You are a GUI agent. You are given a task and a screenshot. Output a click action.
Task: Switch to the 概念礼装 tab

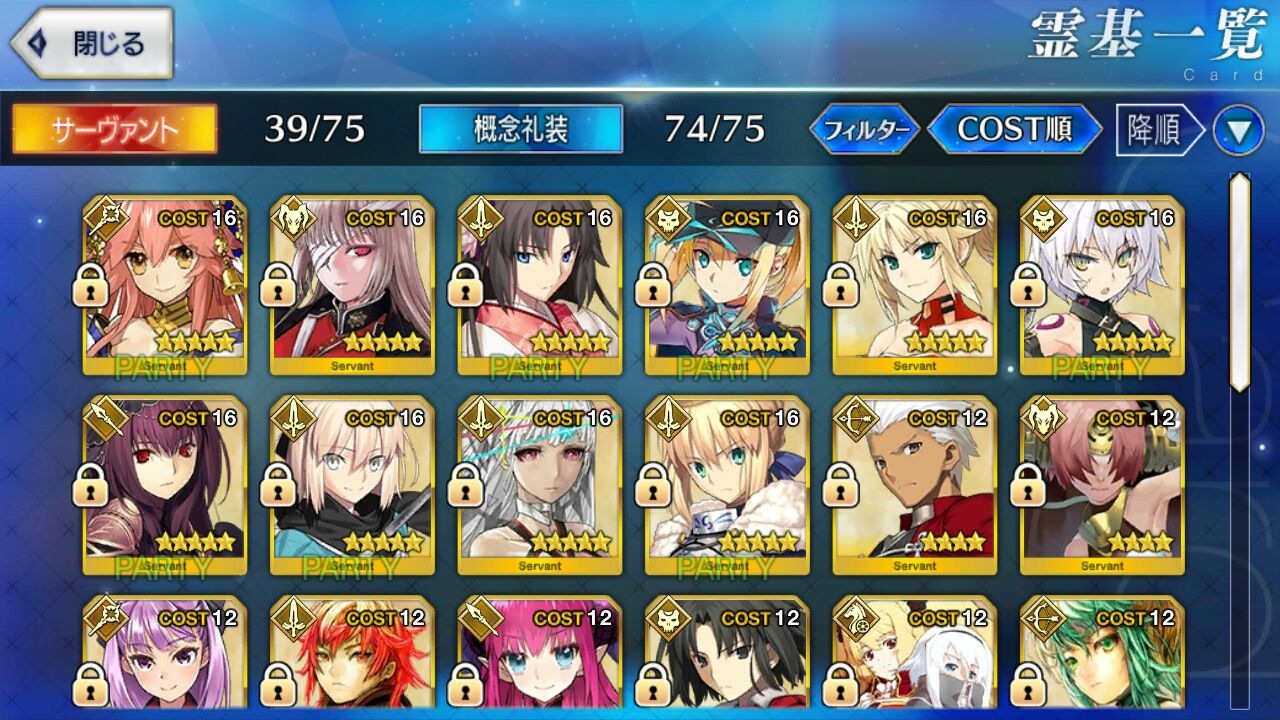click(520, 129)
